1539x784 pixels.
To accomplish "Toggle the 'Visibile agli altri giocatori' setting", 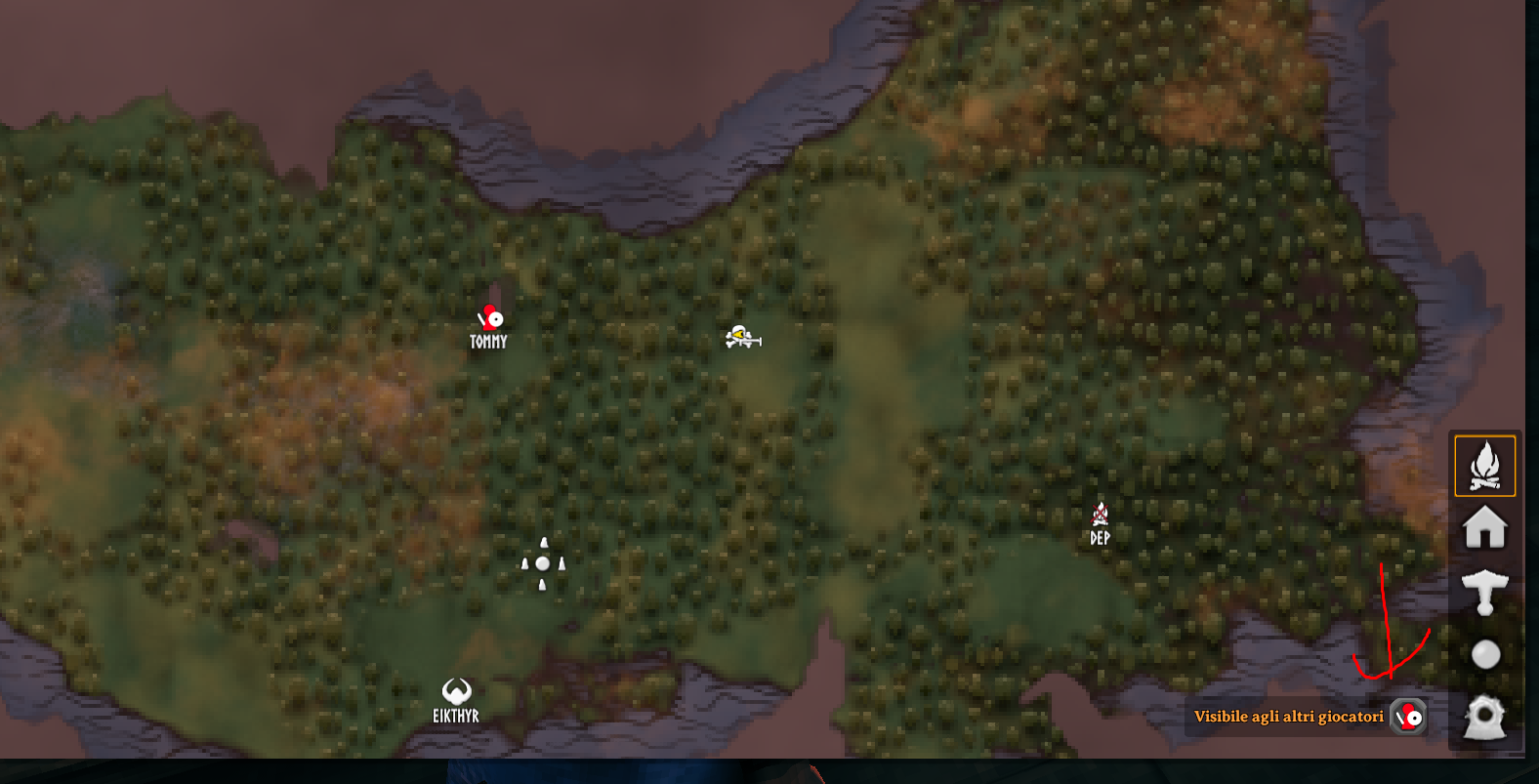I will (1406, 716).
